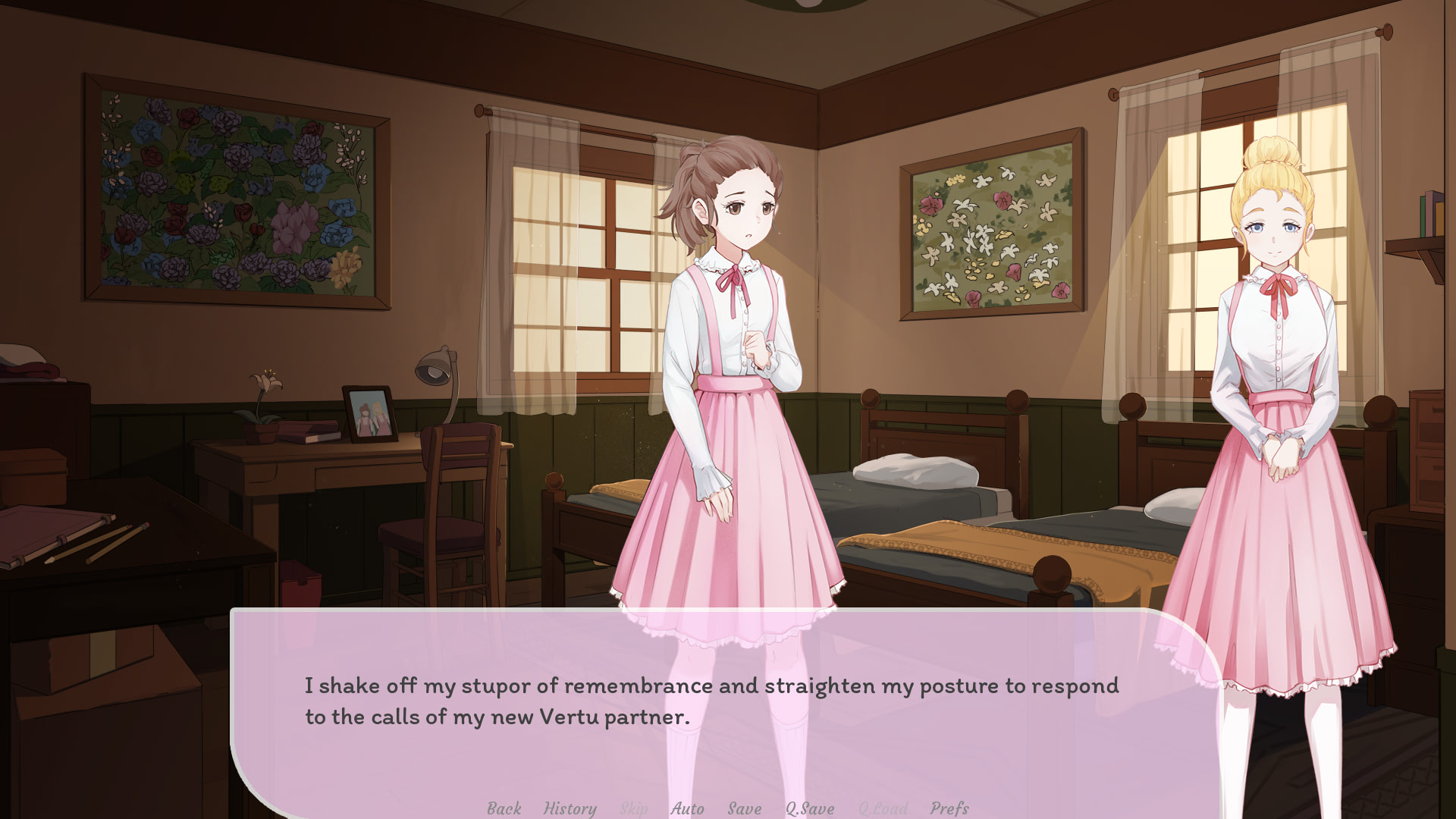Click Back to rewind the dialogue
The image size is (1456, 819).
point(503,808)
